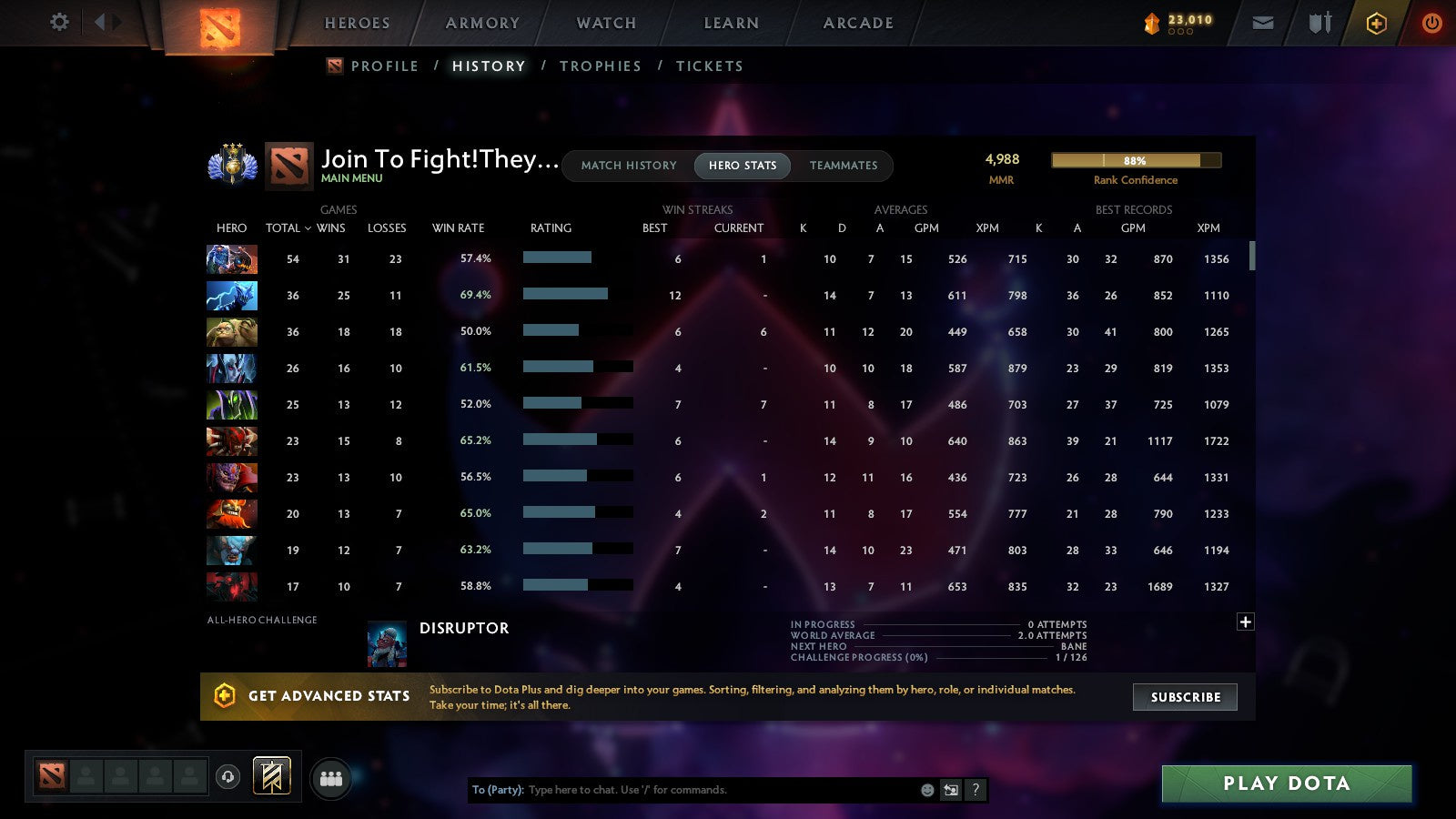This screenshot has width=1456, height=819.
Task: Open Dota Plus via the gold hexagon icon
Action: pyautogui.click(x=1377, y=23)
